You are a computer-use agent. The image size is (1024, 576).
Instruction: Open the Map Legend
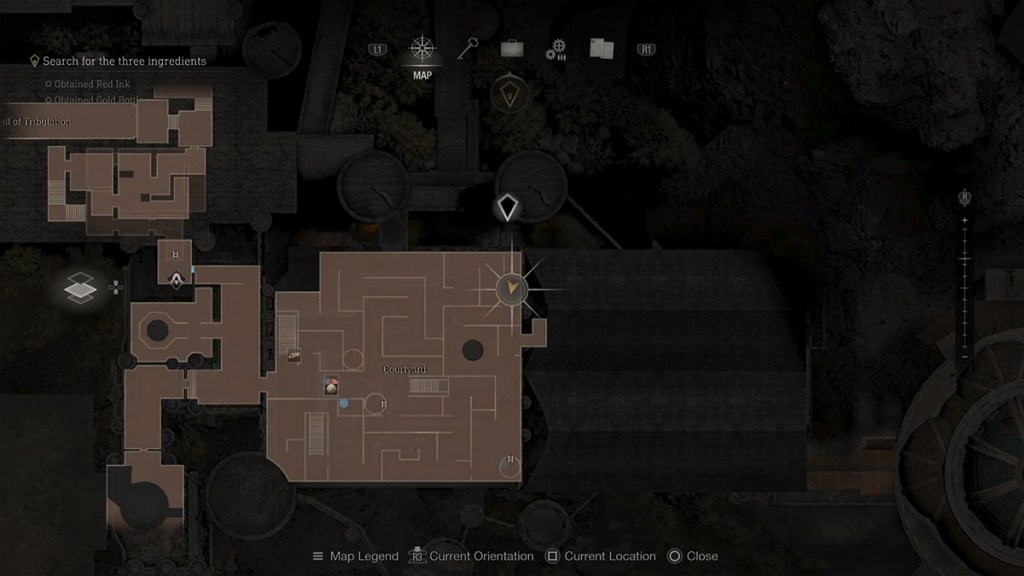click(355, 556)
